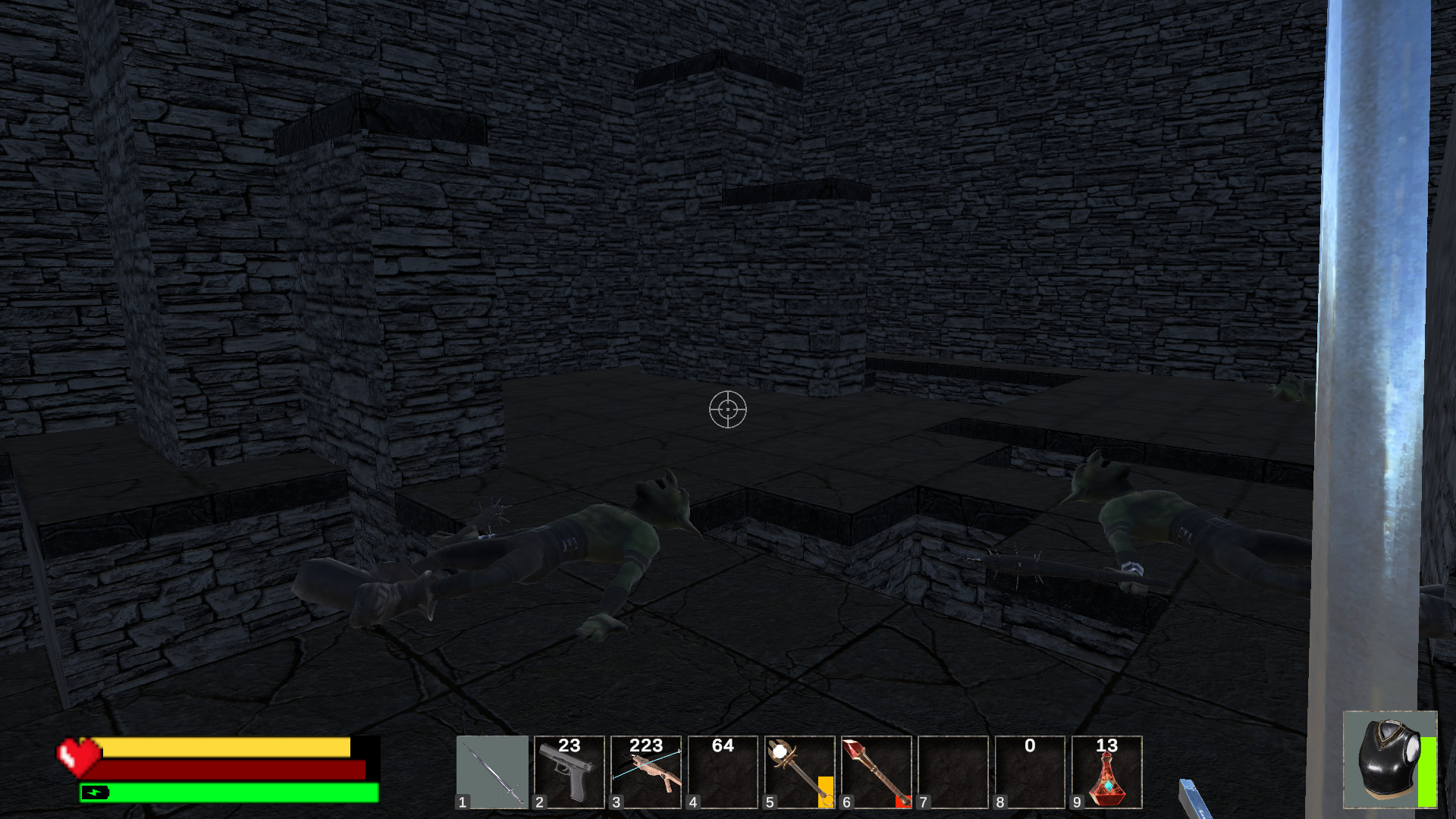Click the crosshair at screen center
Image resolution: width=1456 pixels, height=819 pixels.
tap(728, 409)
